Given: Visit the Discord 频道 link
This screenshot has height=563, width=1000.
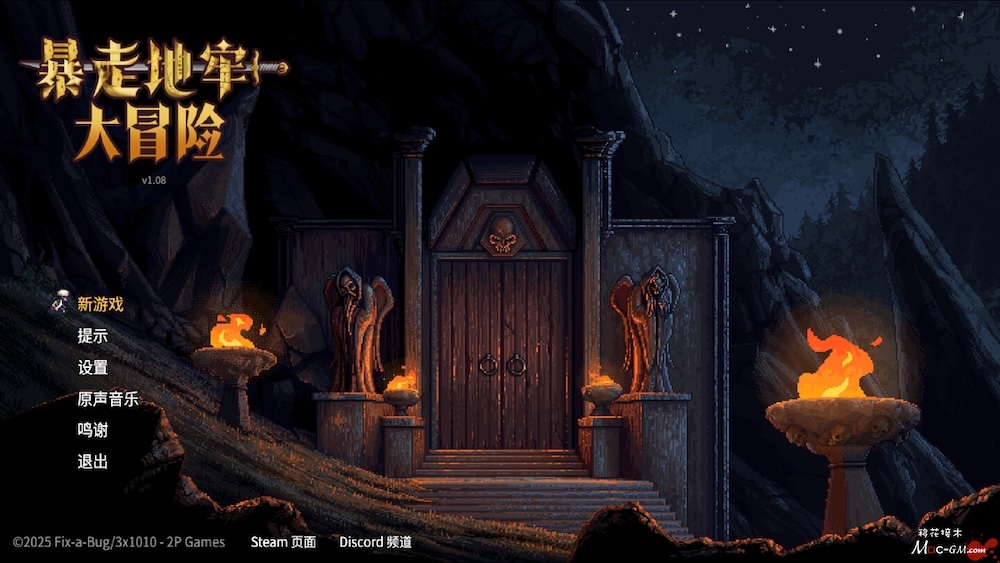Looking at the screenshot, I should (x=375, y=542).
